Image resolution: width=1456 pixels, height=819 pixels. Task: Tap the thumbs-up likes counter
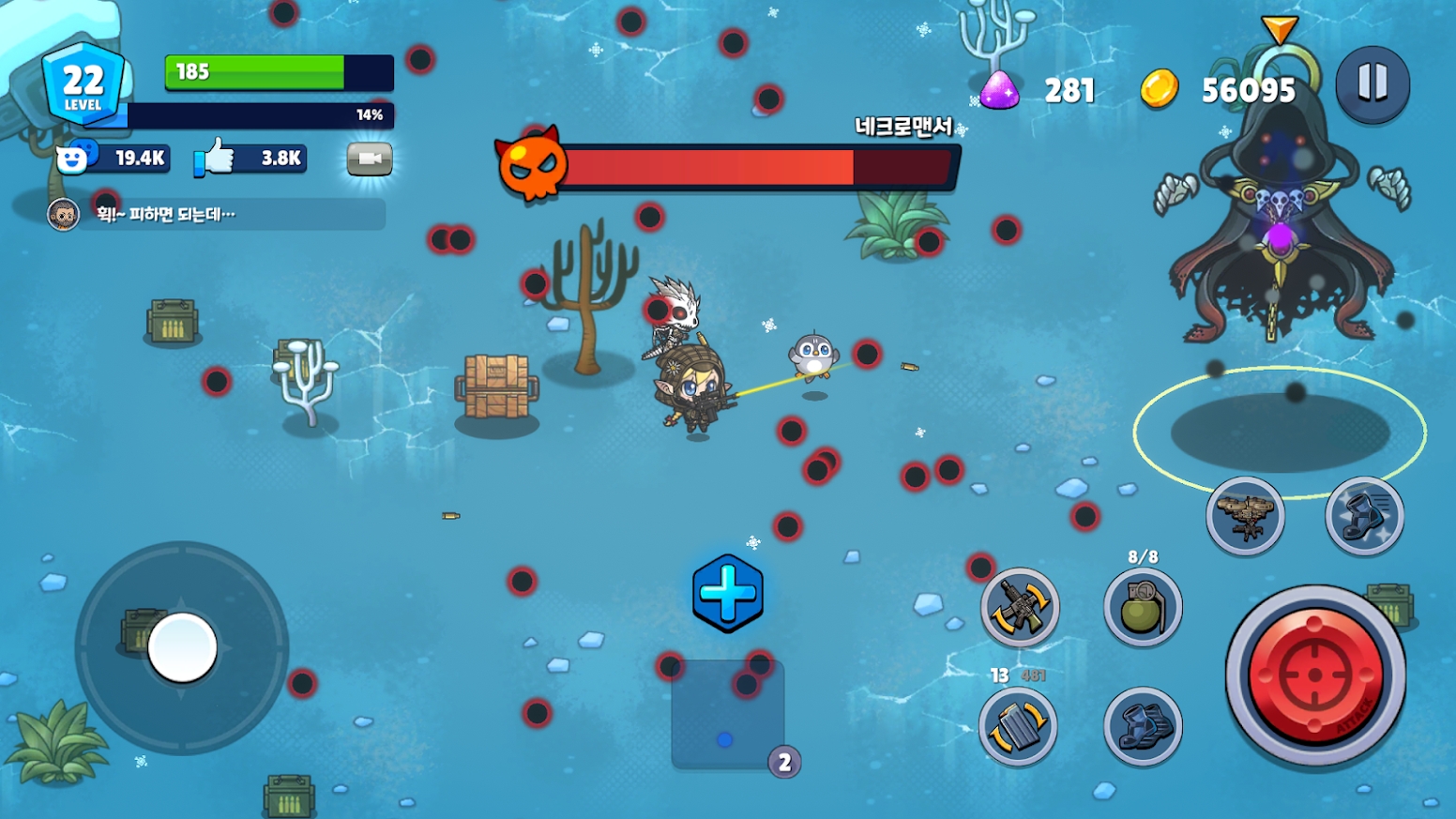pos(250,159)
